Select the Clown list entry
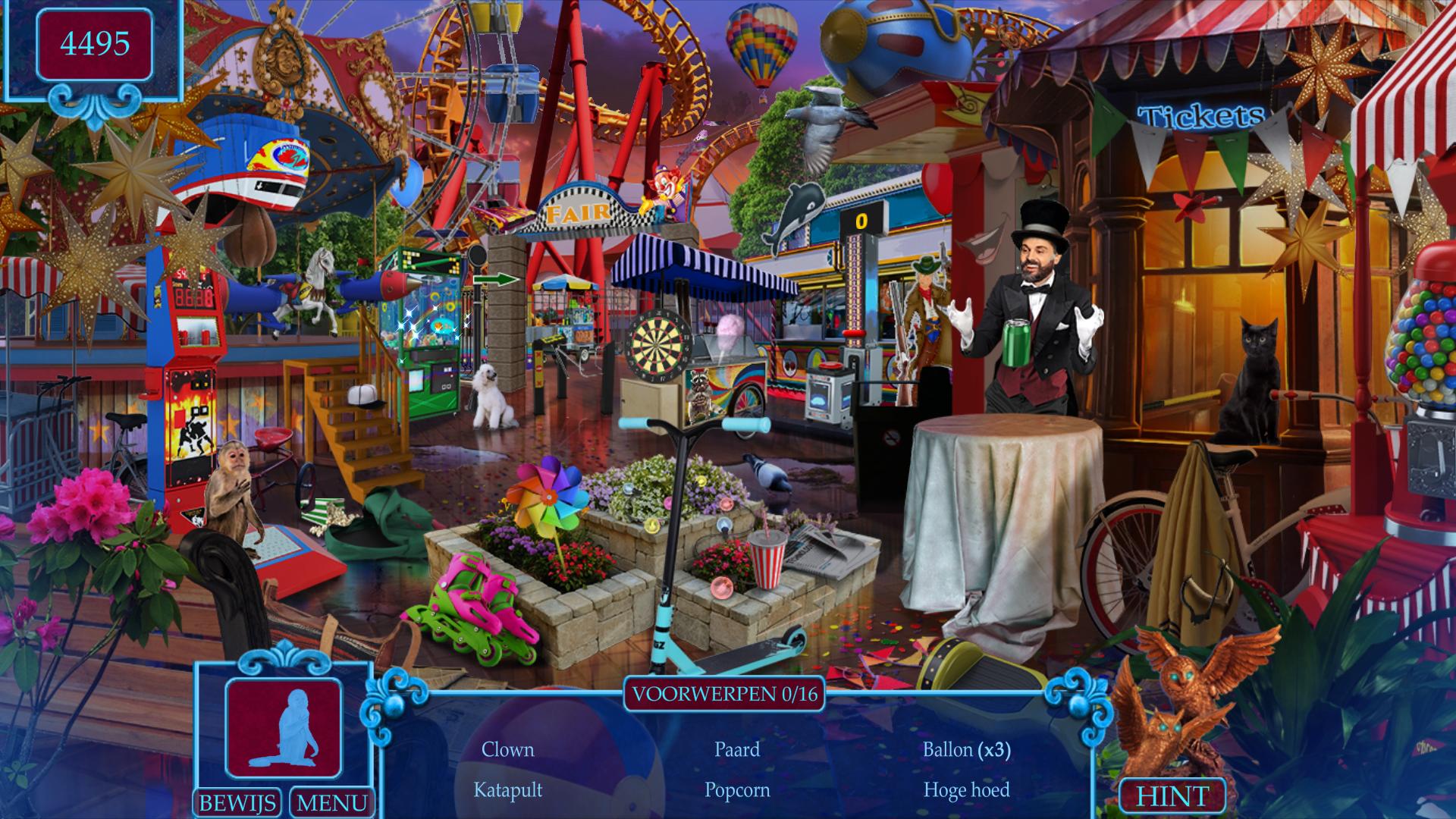 coord(507,749)
